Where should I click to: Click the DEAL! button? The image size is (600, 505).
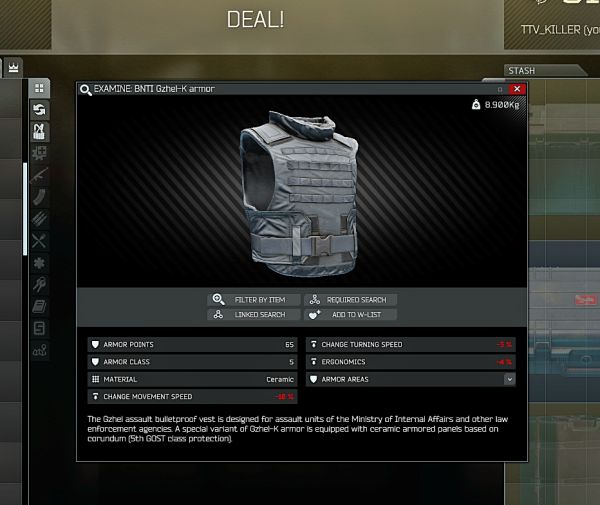(x=255, y=19)
